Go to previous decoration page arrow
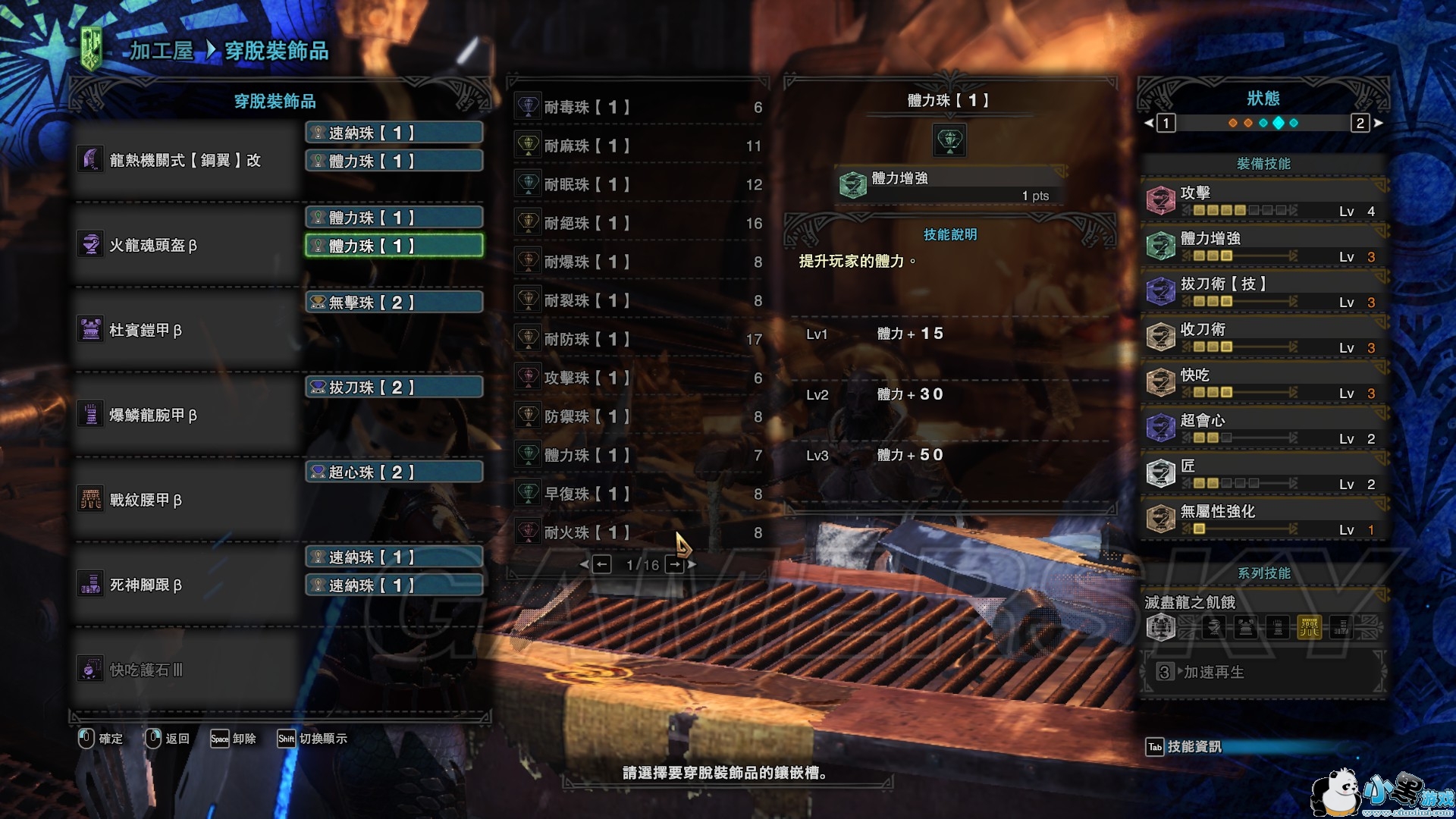Viewport: 1456px width, 819px height. pos(601,565)
